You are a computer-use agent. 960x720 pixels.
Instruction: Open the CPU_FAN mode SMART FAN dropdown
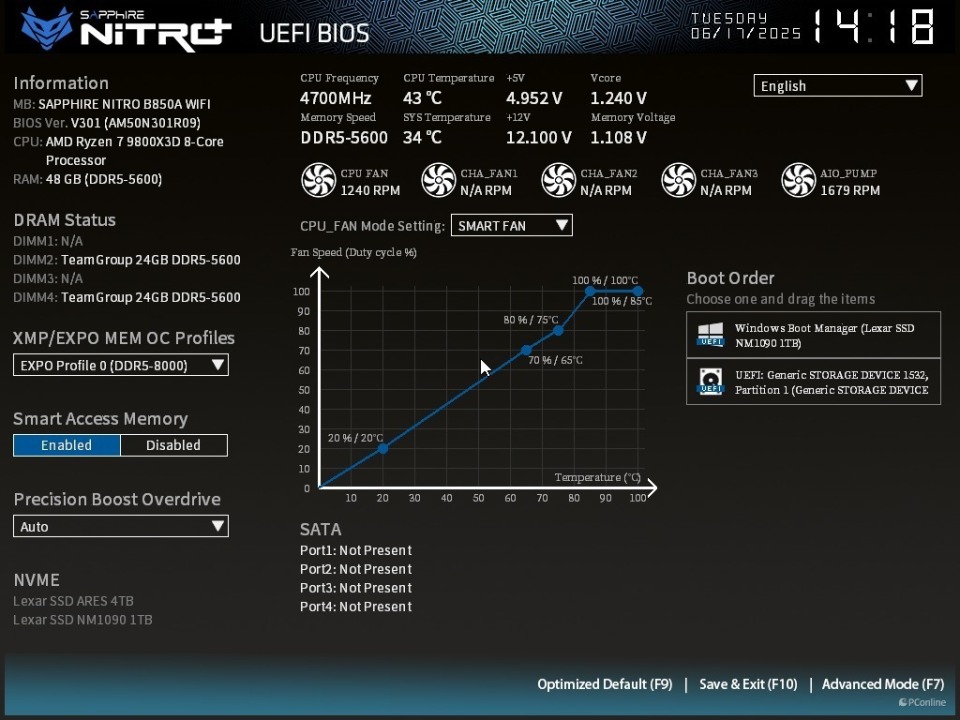(511, 226)
